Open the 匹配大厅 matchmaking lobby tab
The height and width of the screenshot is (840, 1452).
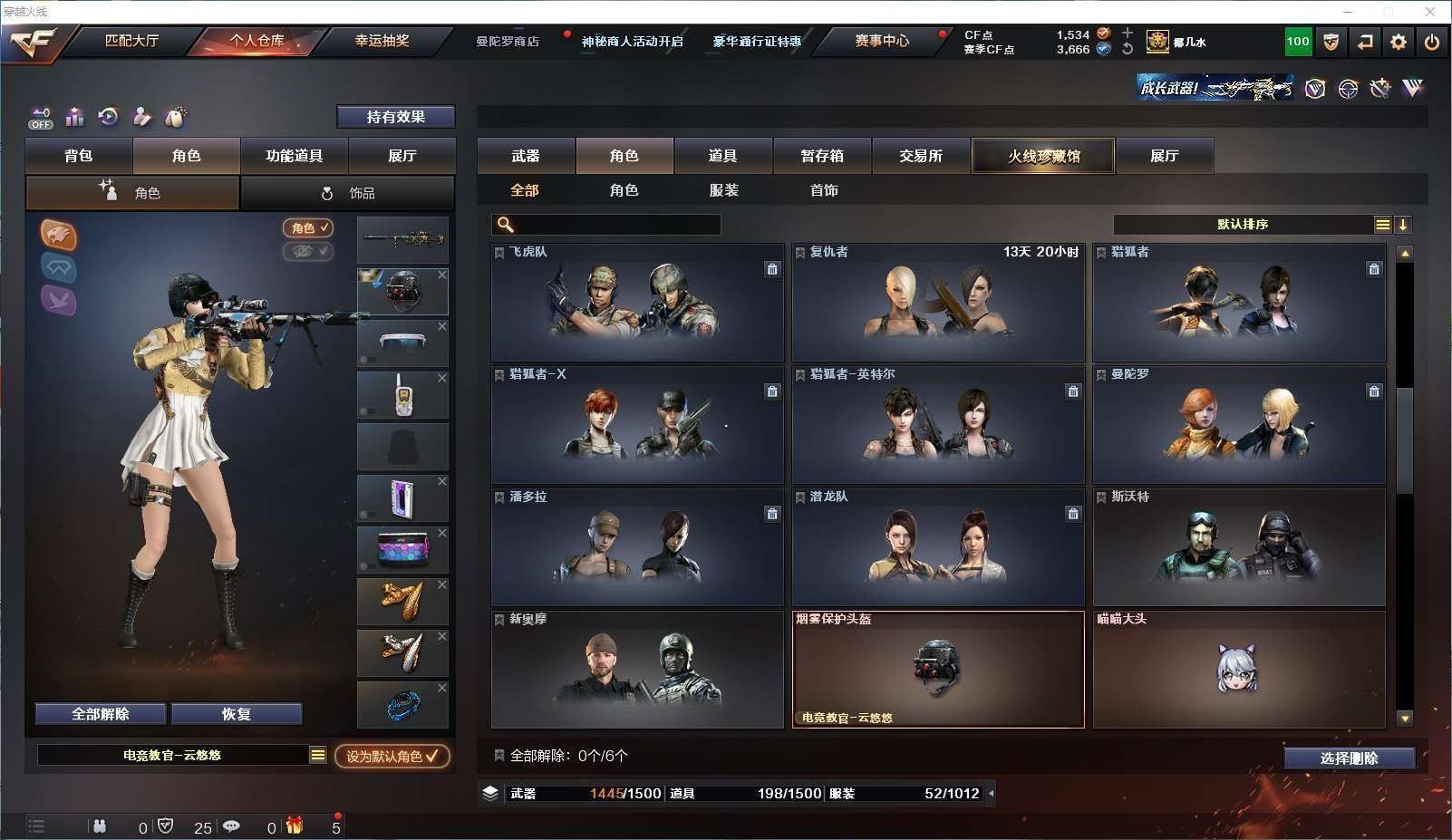click(x=132, y=41)
